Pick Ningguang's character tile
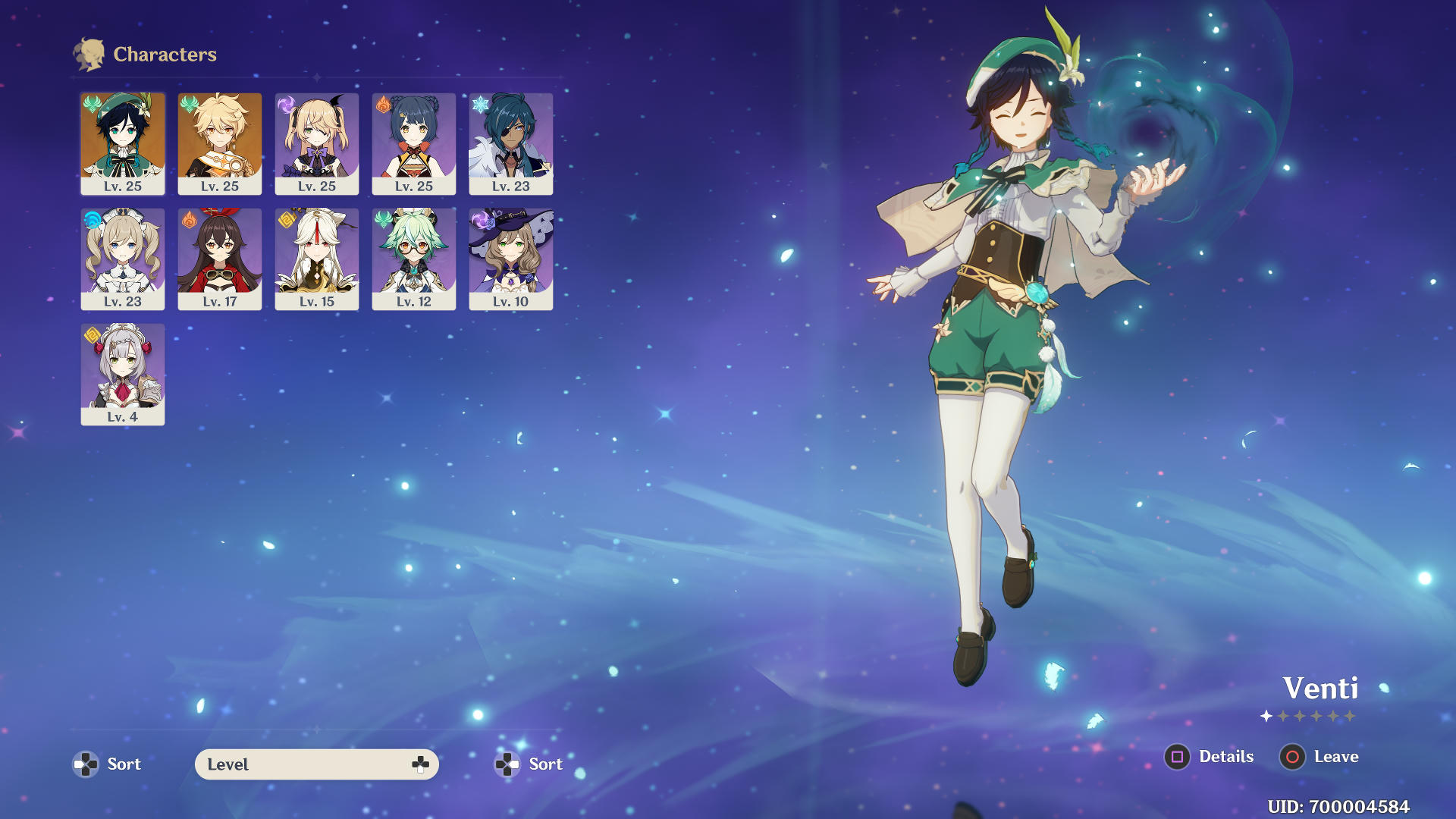1456x819 pixels. tap(317, 259)
